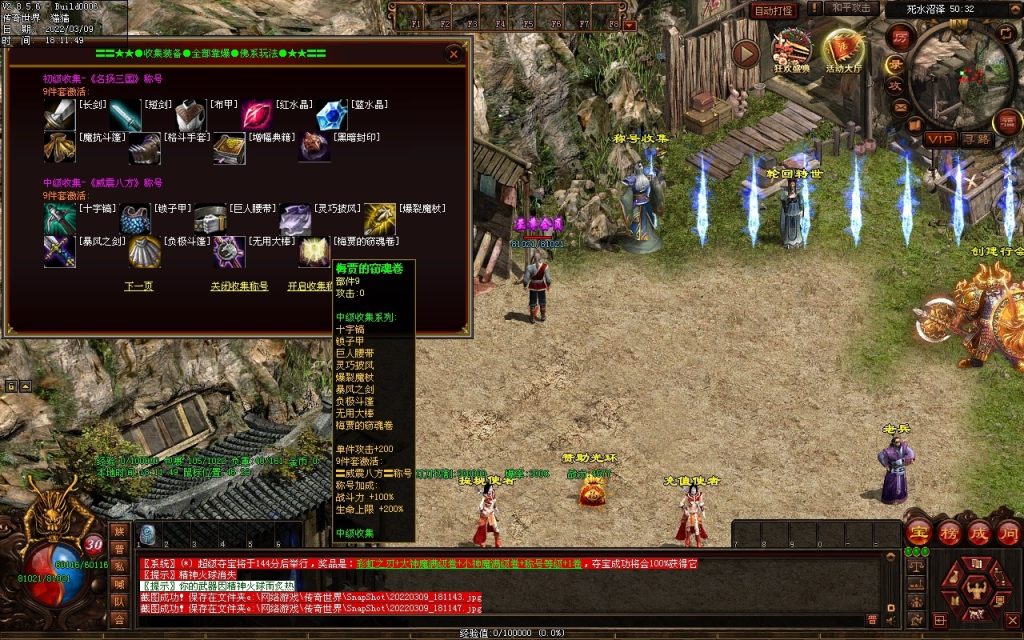The image size is (1024, 640).
Task: Select the 暴风之剑 storm sword icon
Action: (x=59, y=251)
